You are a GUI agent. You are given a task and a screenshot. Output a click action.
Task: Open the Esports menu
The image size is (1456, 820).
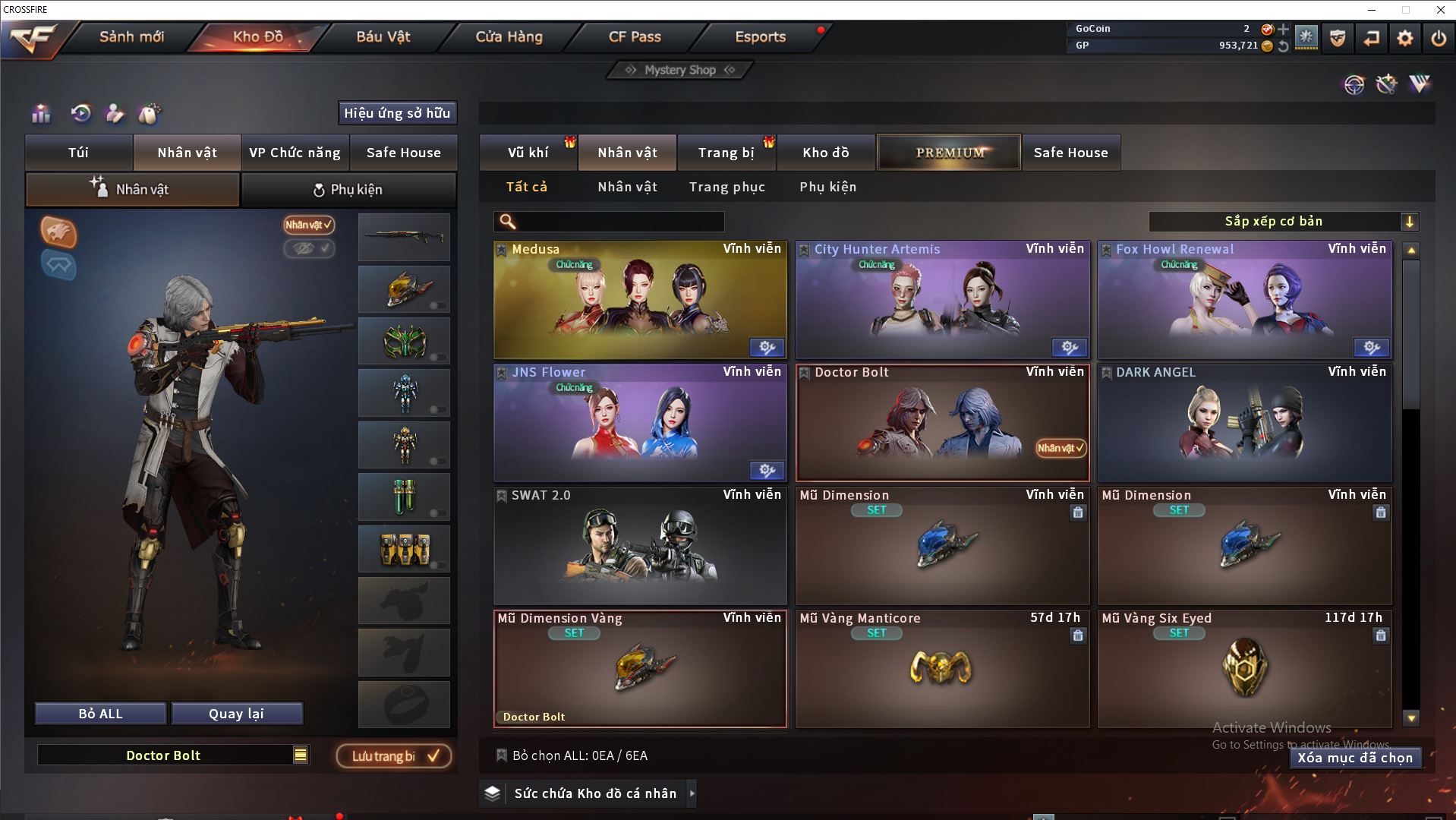(x=760, y=36)
